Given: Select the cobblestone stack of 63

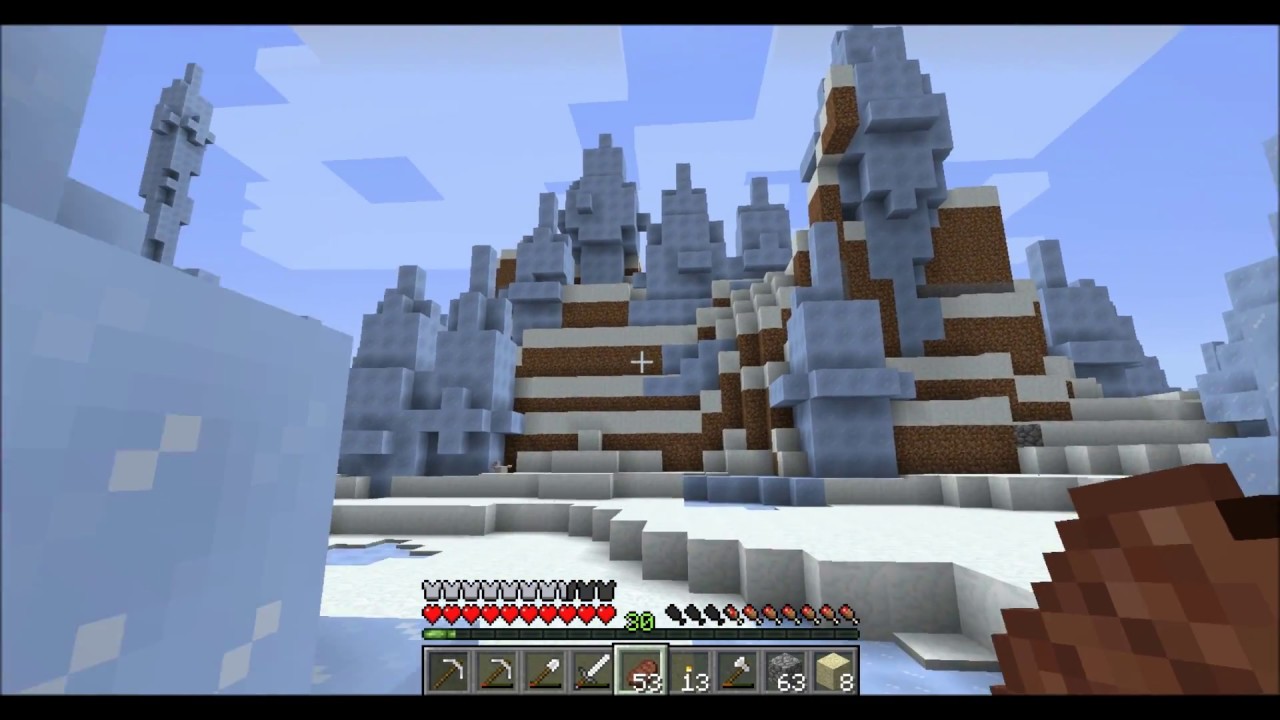Looking at the screenshot, I should click(x=786, y=670).
